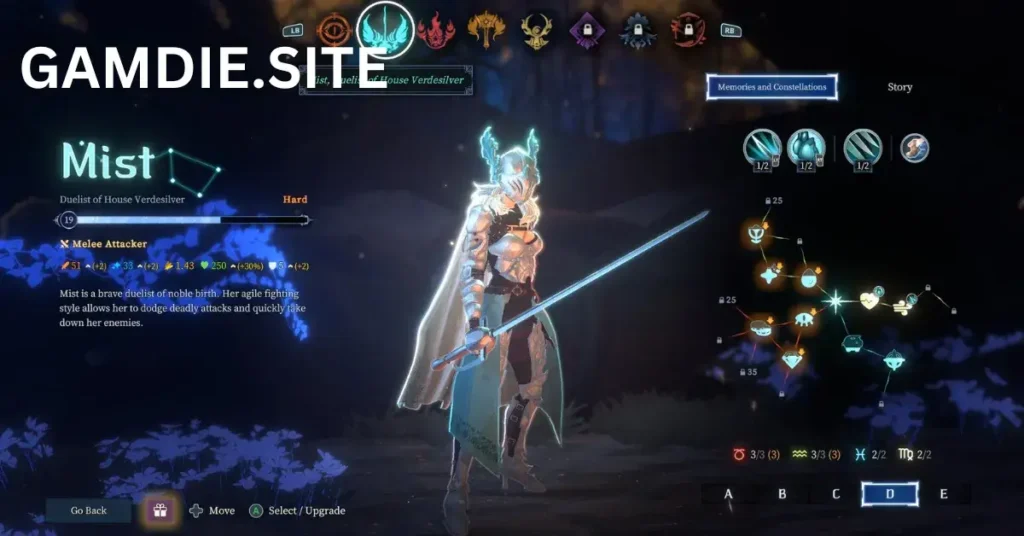Click the piggy bank constellation node
1024x536 pixels.
click(851, 342)
